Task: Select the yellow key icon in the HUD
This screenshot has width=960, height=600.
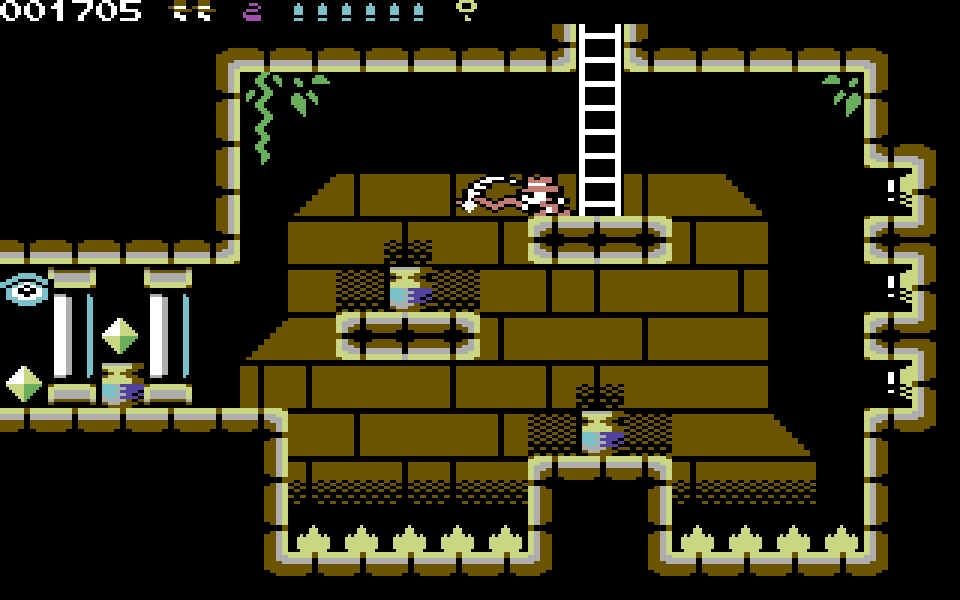Action: pos(466,10)
